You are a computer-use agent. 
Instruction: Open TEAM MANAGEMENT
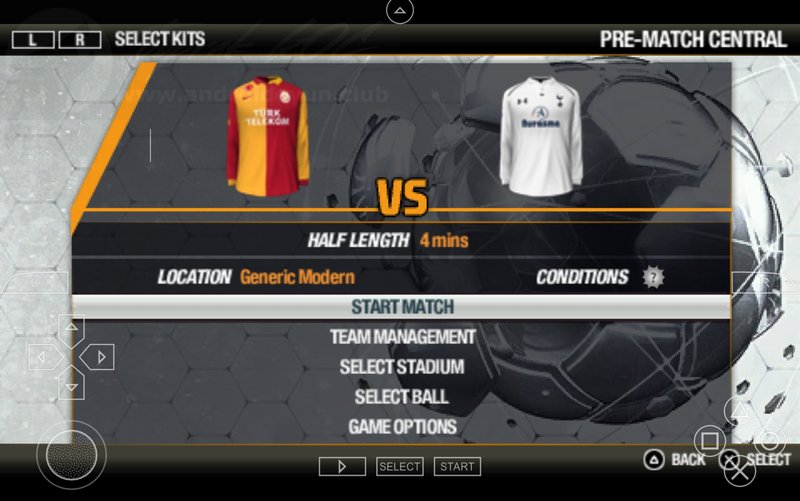tap(402, 337)
